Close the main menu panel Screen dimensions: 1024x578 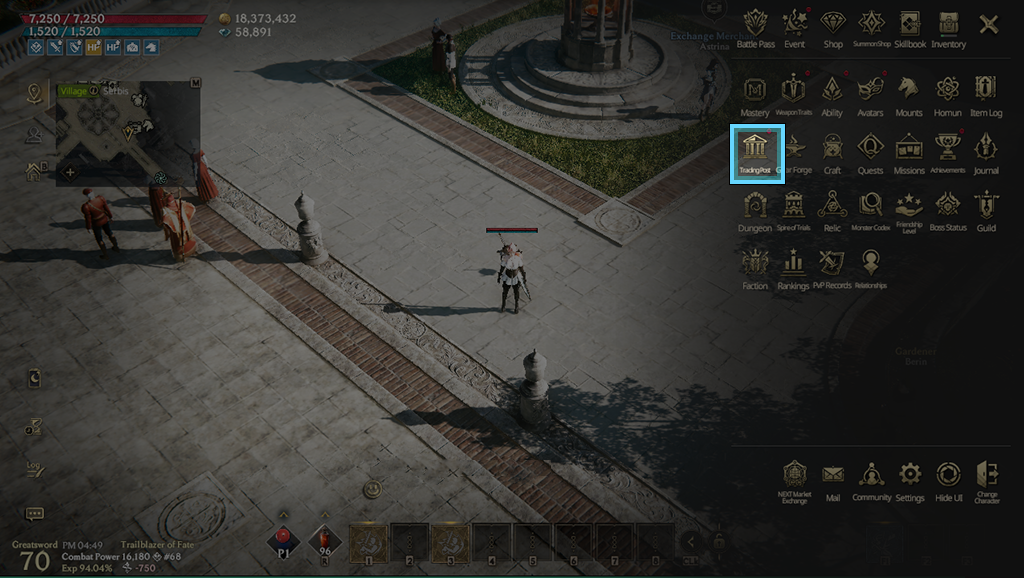click(x=988, y=25)
